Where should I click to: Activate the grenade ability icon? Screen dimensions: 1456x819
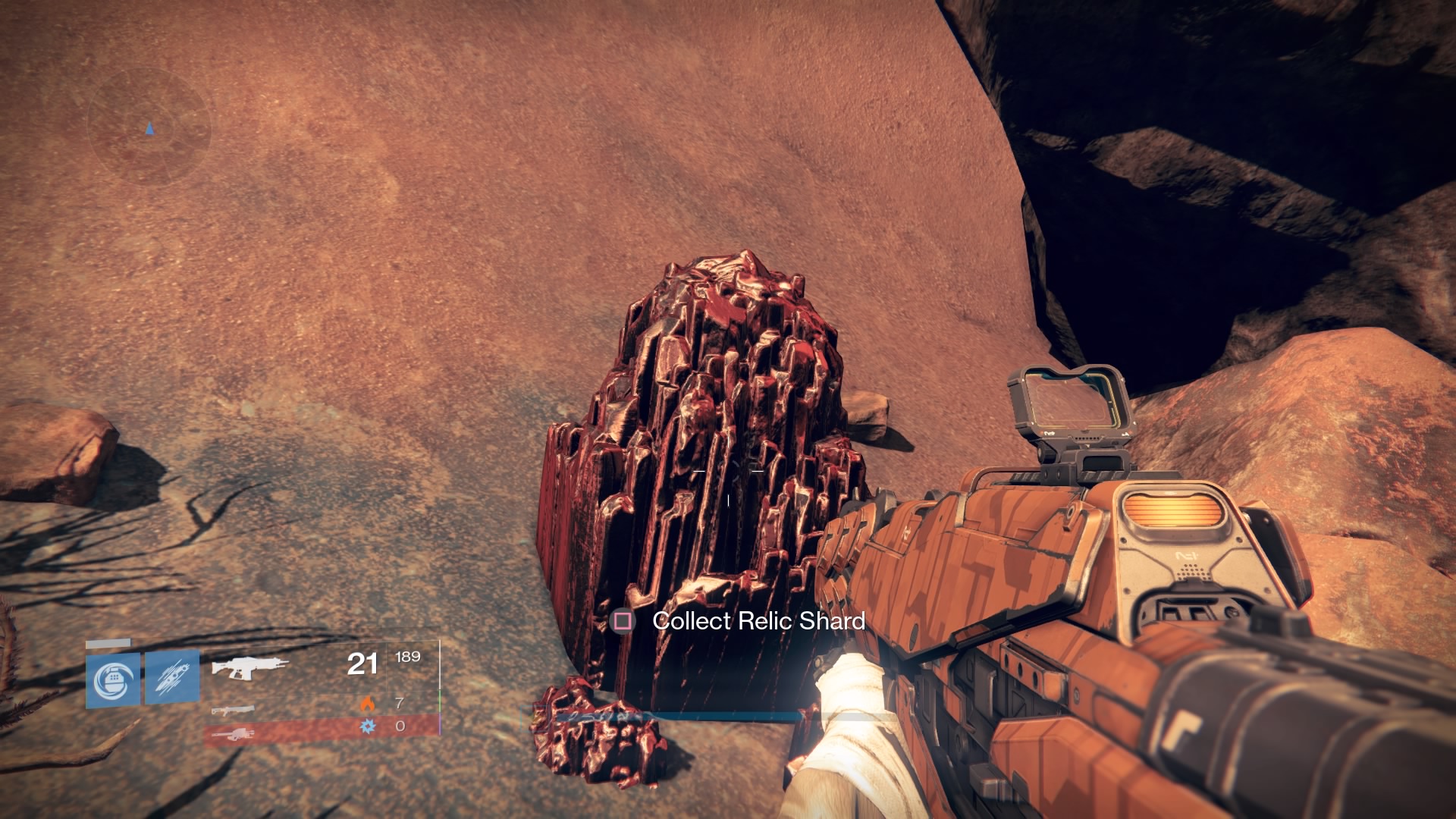[113, 679]
